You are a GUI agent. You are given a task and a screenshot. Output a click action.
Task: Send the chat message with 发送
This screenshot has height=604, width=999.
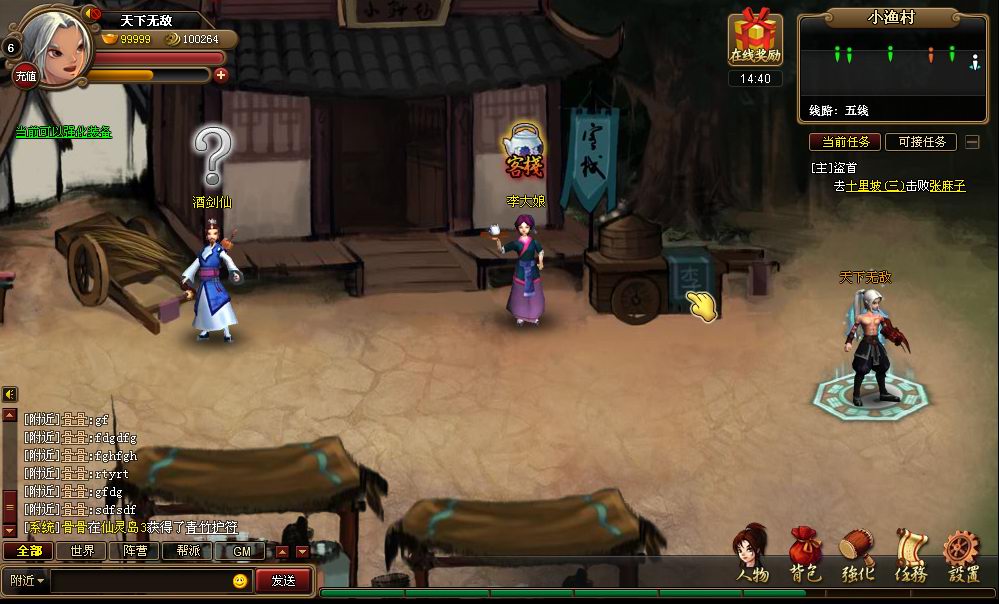(283, 580)
